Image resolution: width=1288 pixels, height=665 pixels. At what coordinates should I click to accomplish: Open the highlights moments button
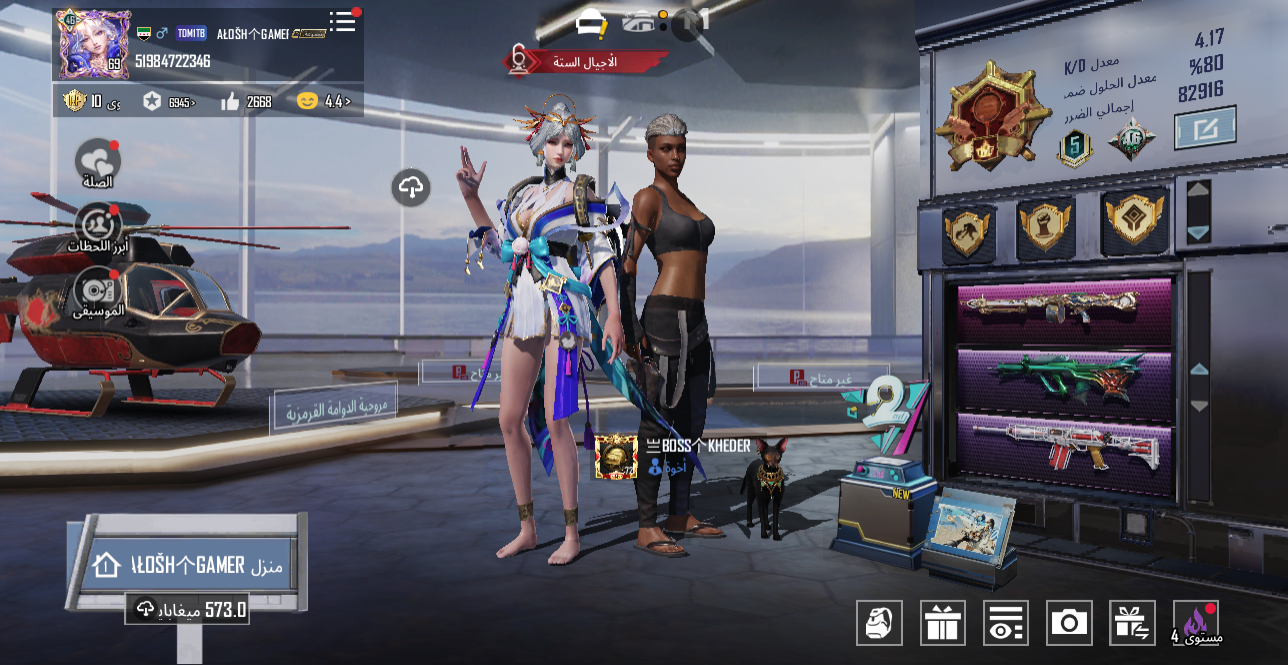pos(98,228)
